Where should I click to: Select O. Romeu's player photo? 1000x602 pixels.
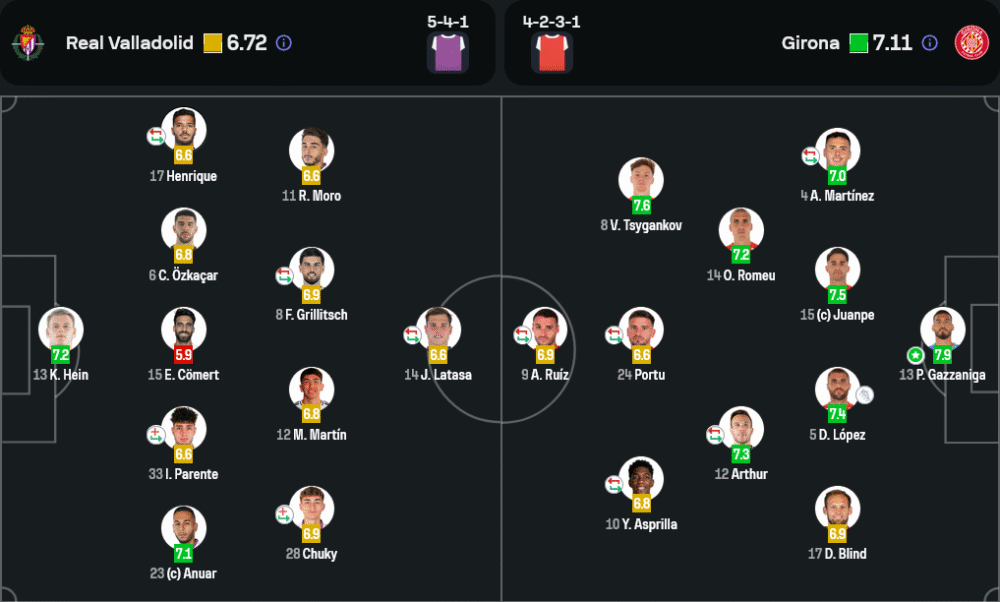741,230
